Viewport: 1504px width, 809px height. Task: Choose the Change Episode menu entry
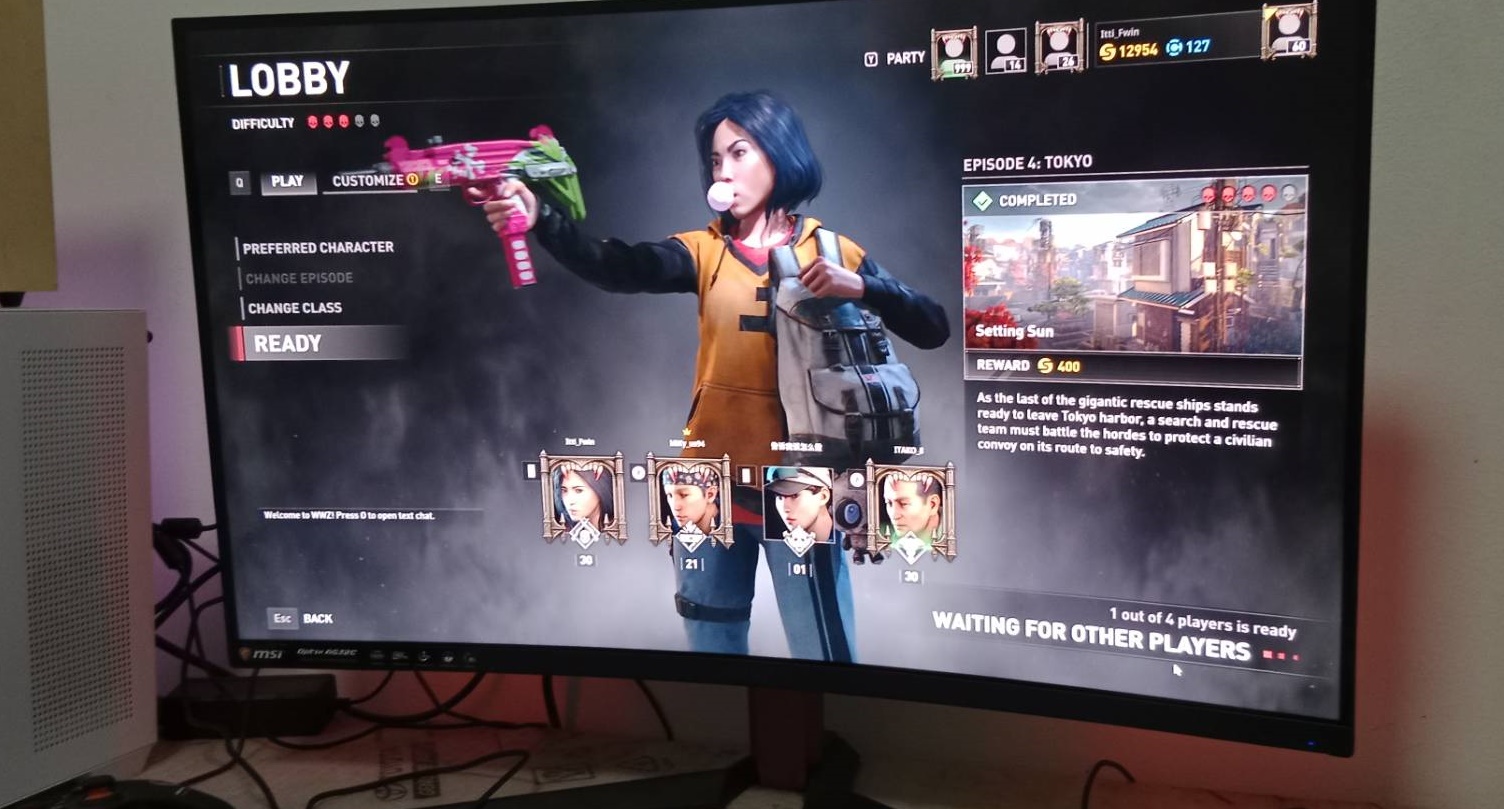299,278
